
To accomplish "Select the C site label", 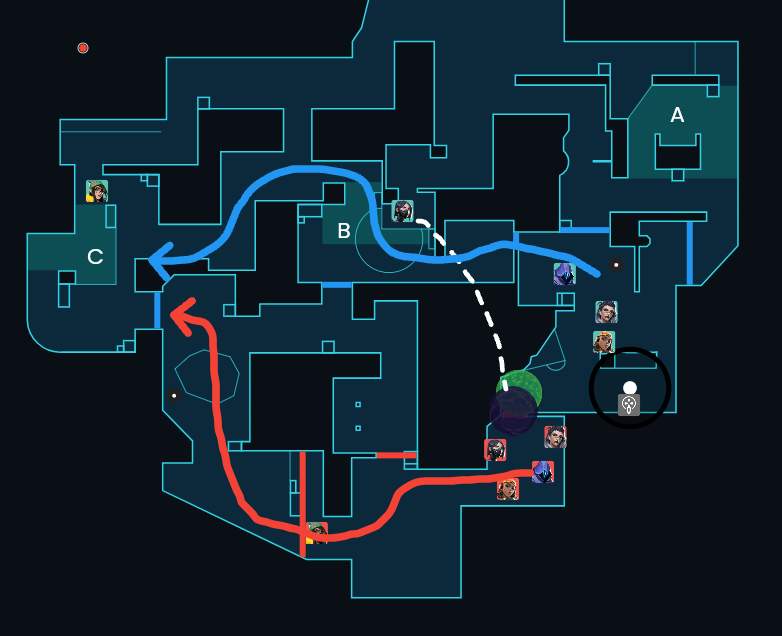I will 95,257.
